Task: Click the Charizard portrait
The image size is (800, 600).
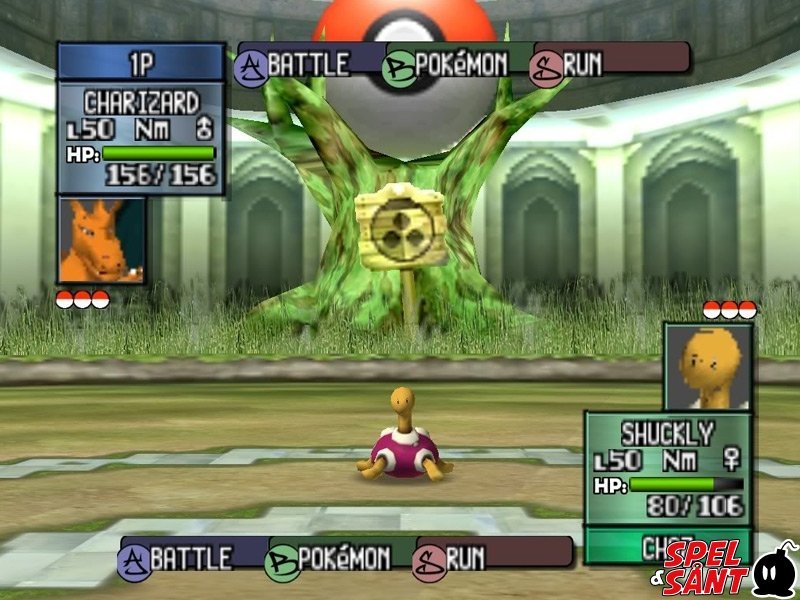Action: click(x=101, y=240)
